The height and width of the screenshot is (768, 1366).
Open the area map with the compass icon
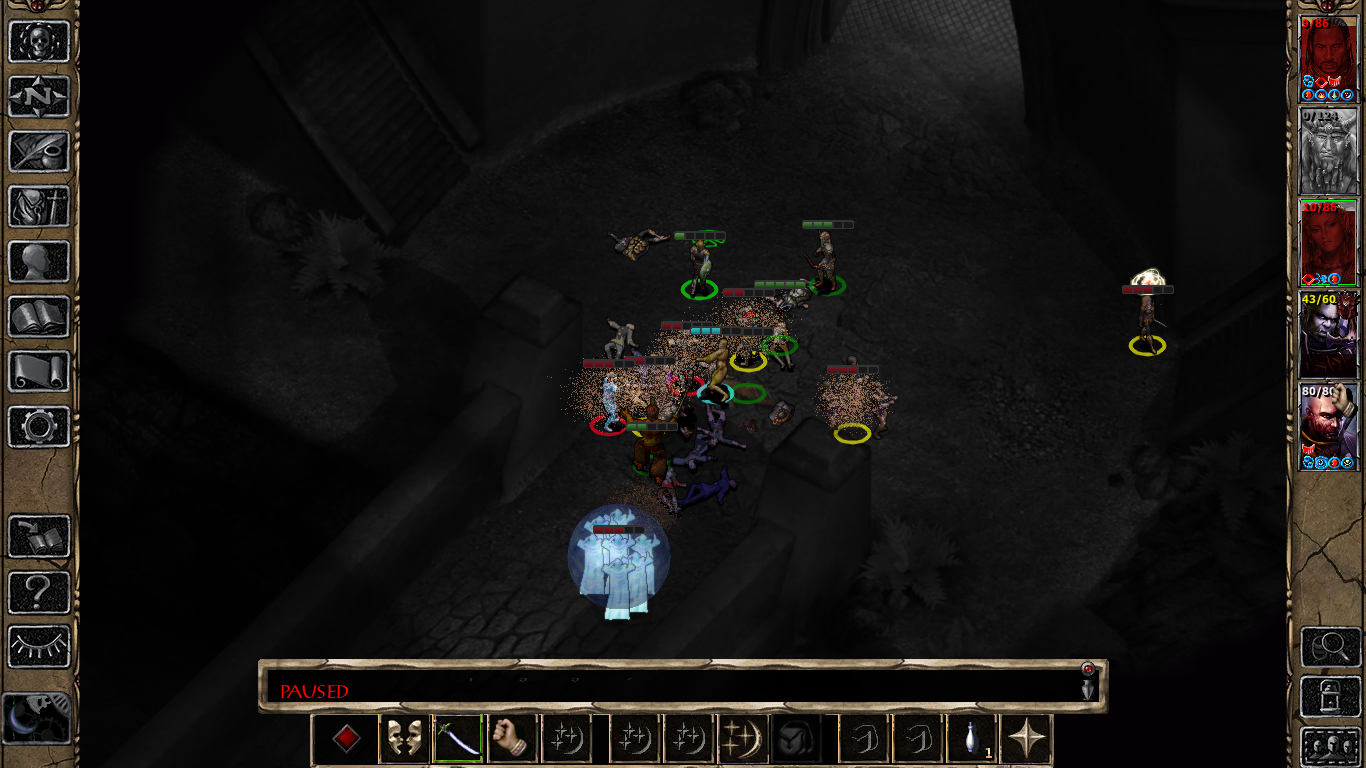(x=38, y=97)
